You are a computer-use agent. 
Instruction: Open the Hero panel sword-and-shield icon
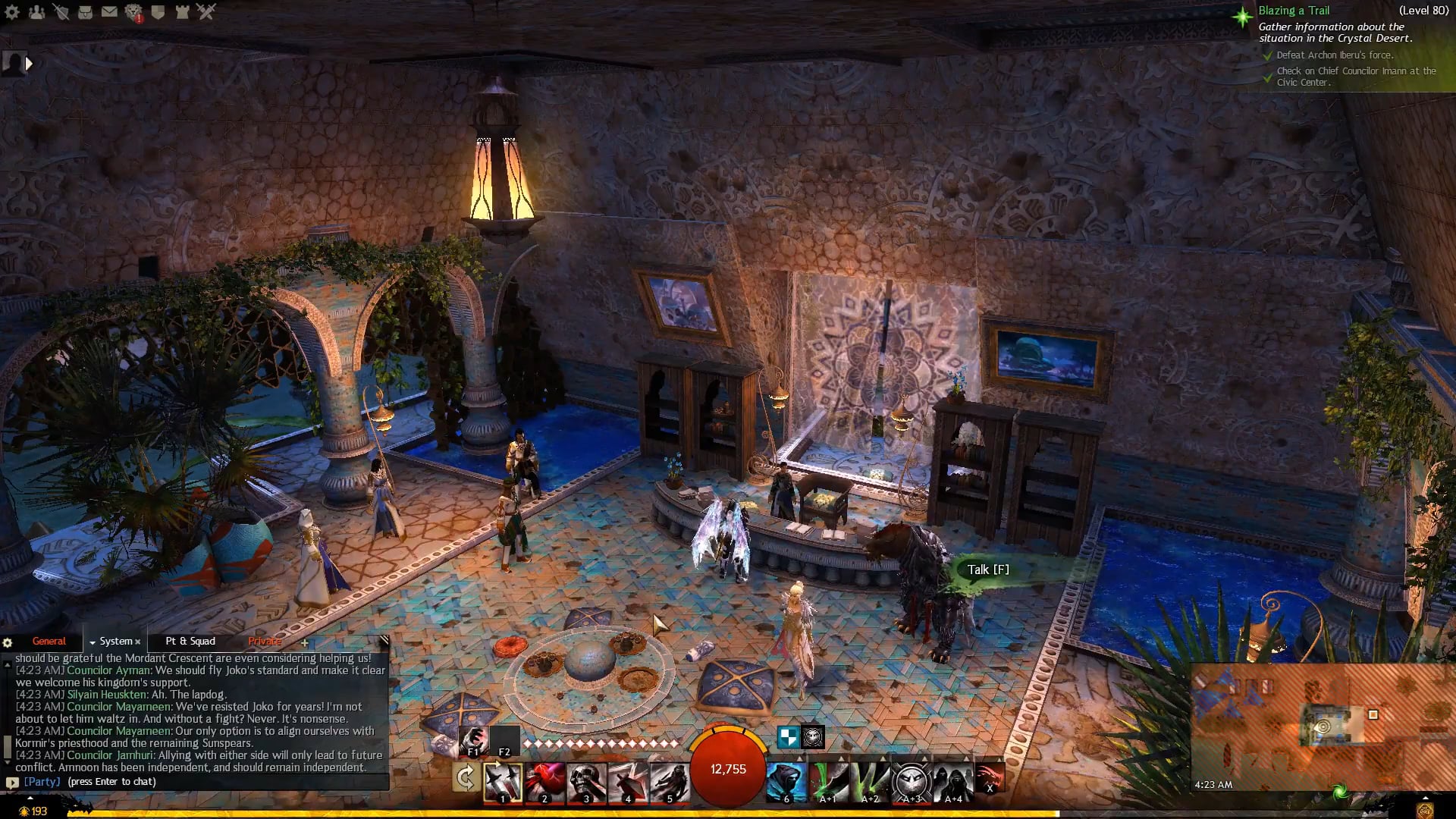61,11
